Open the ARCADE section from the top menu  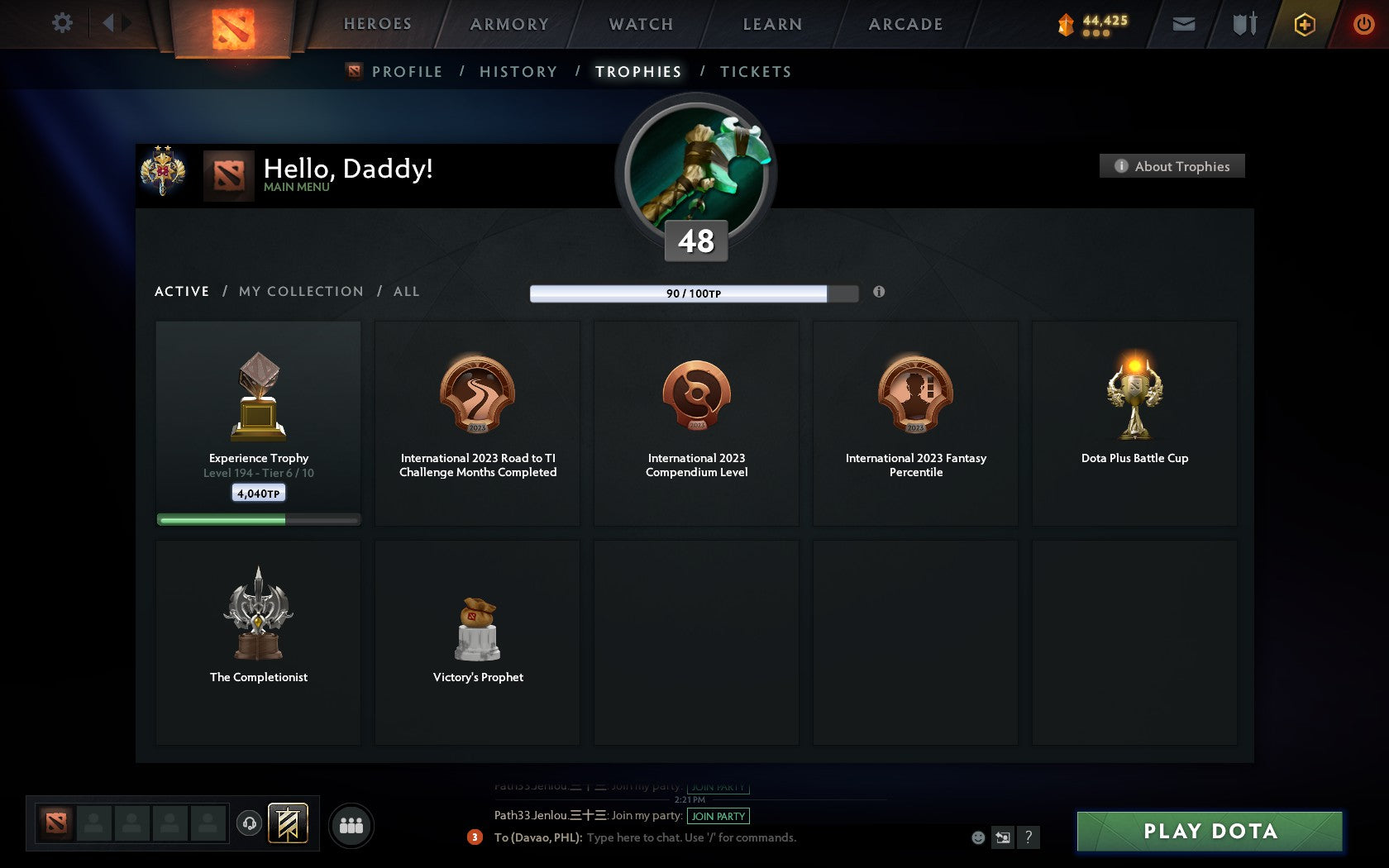pos(905,24)
